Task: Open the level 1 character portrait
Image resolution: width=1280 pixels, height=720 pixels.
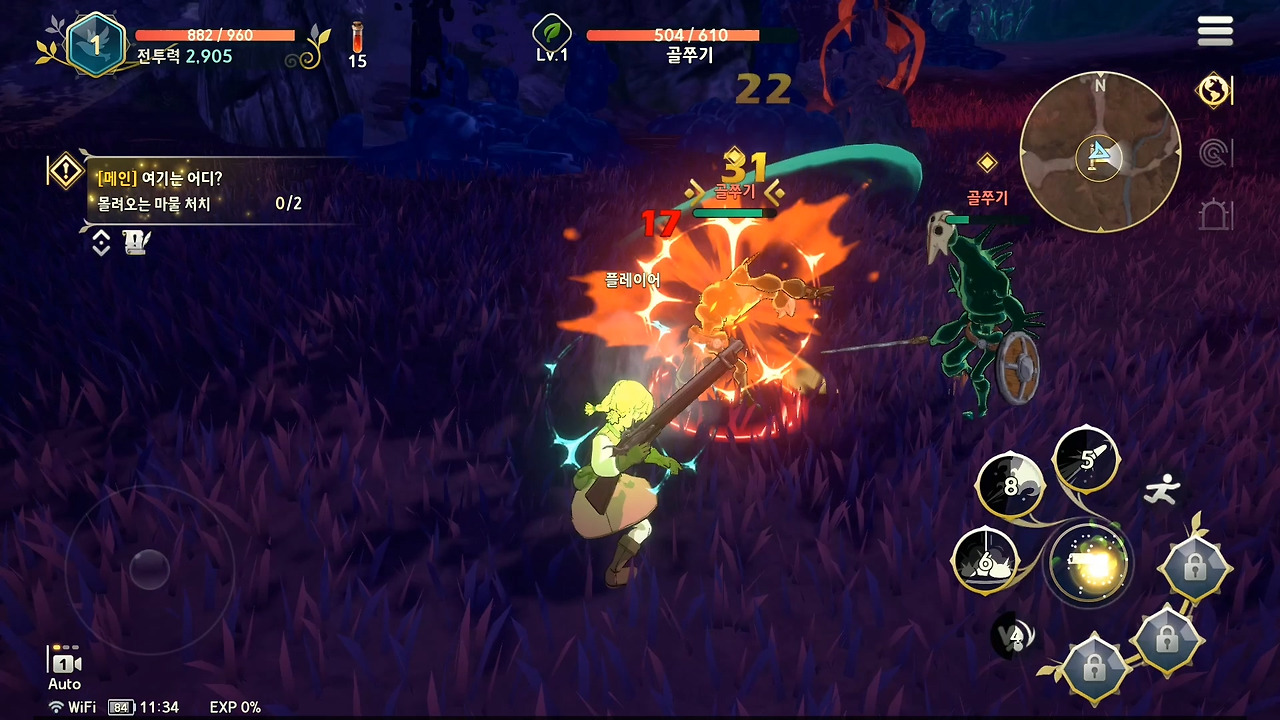Action: [96, 44]
